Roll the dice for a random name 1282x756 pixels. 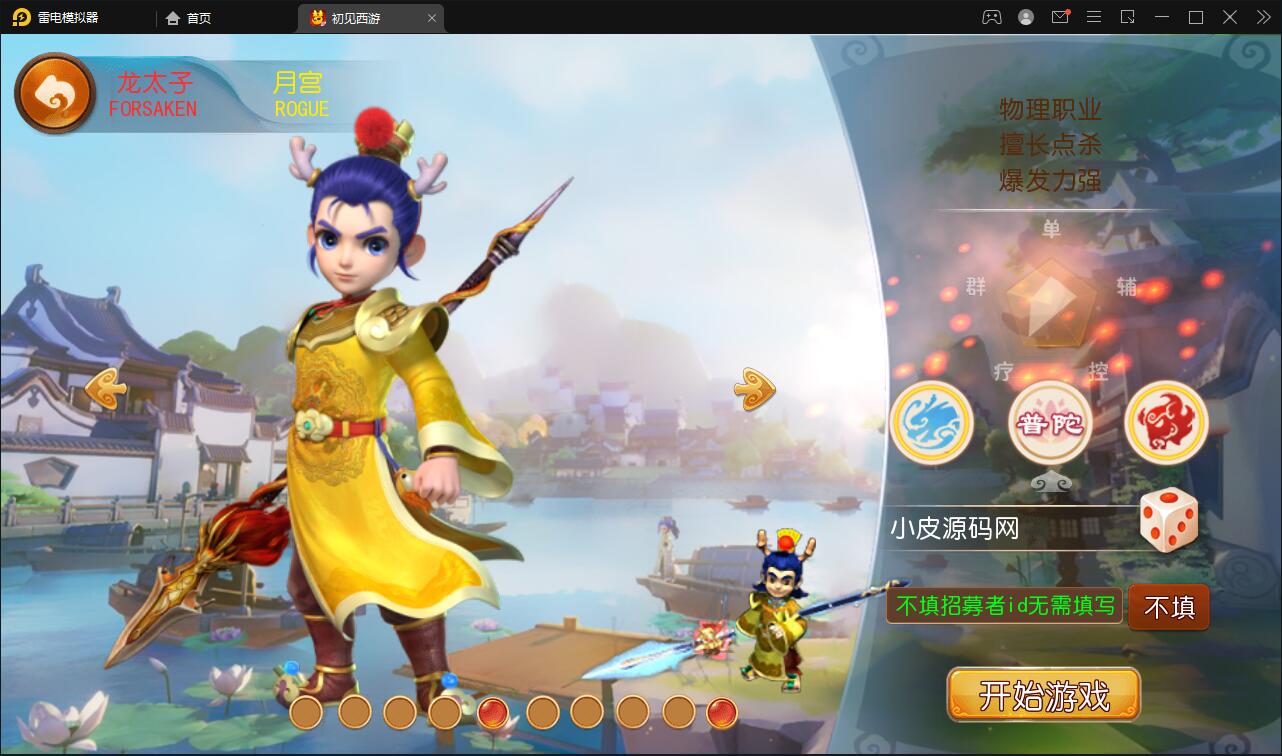point(1168,518)
